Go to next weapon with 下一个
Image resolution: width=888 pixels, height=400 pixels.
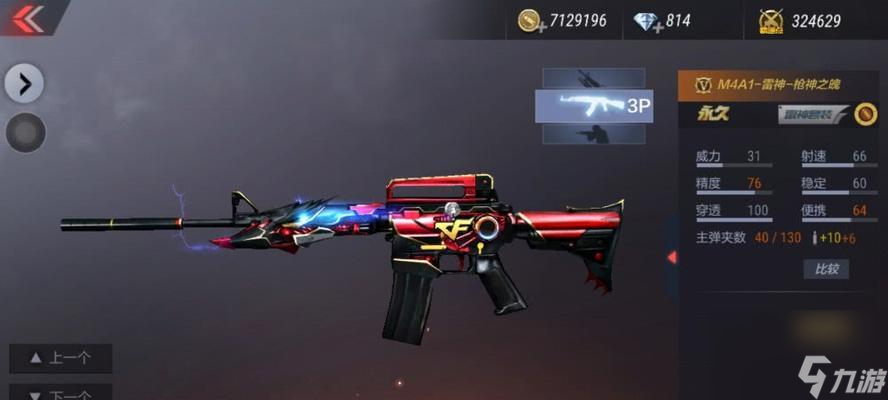click(61, 393)
